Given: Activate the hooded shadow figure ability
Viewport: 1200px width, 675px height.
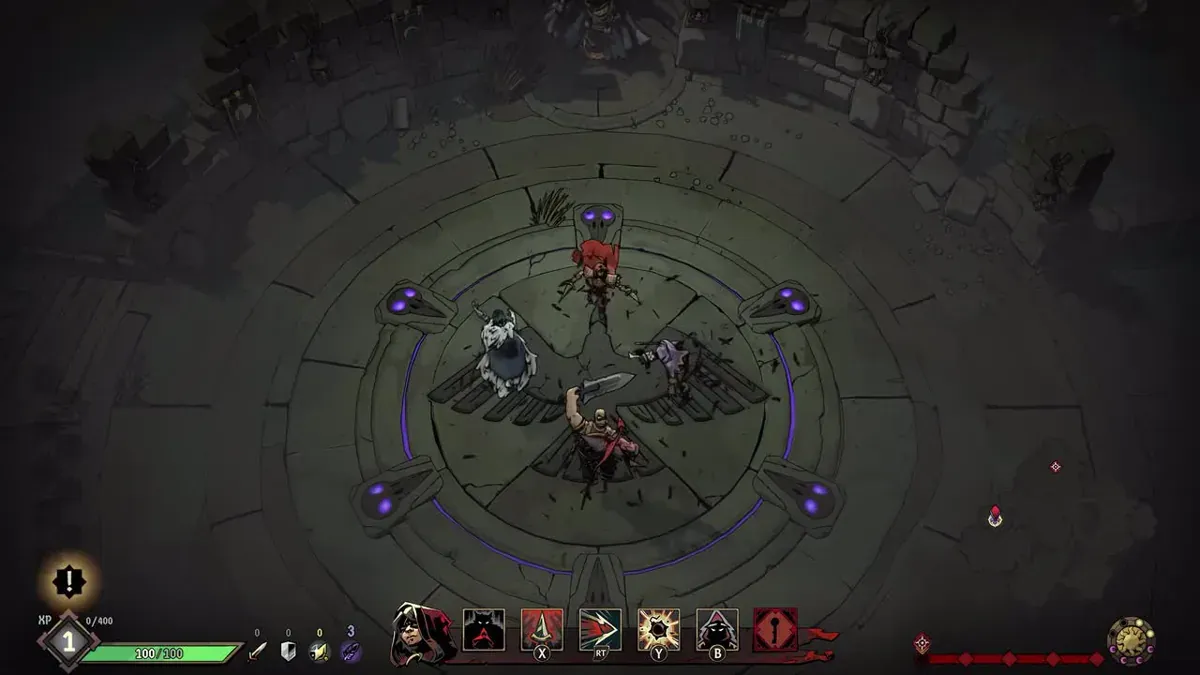Looking at the screenshot, I should coord(717,630).
